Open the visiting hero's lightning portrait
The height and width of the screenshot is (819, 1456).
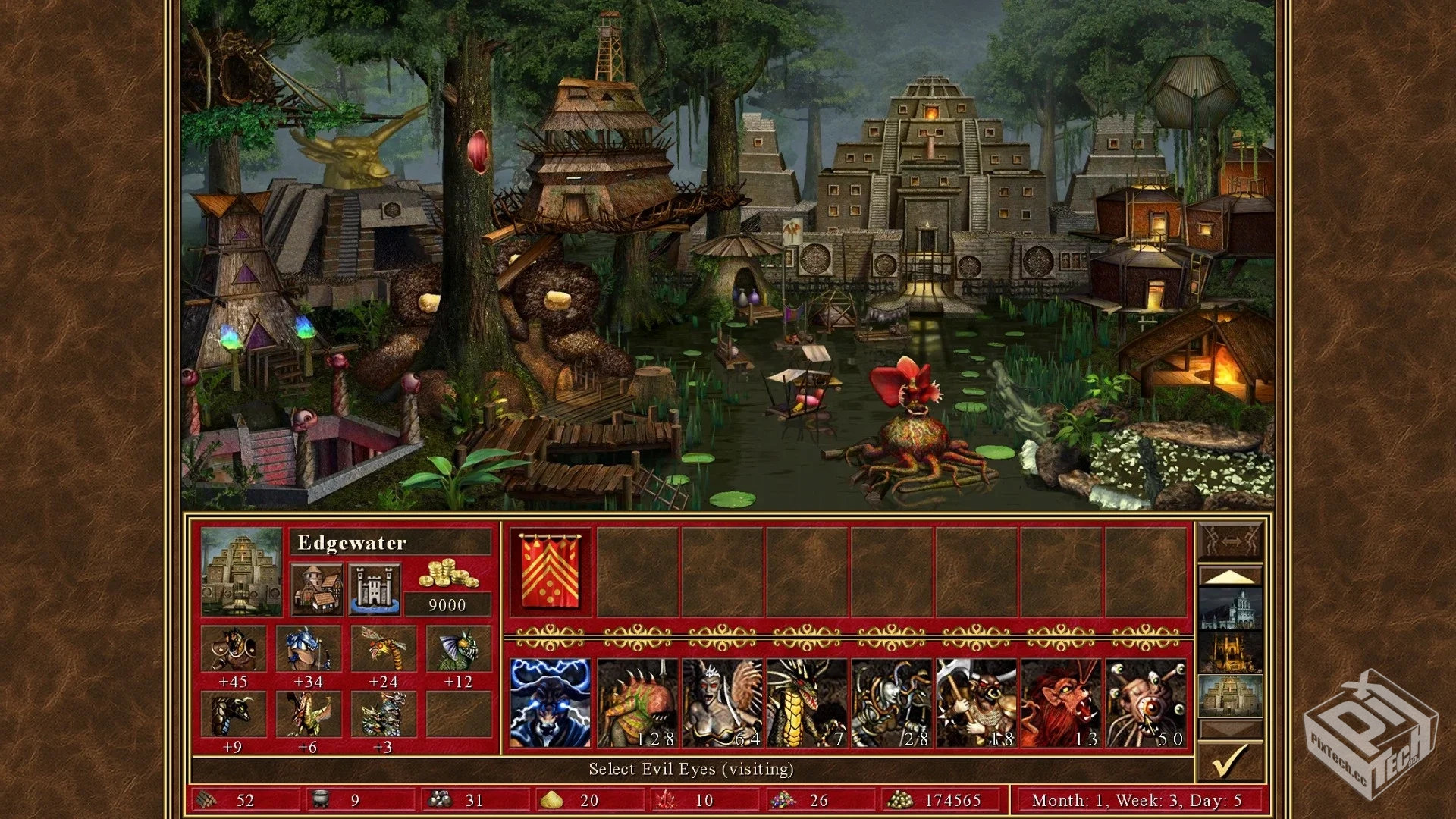click(x=551, y=703)
